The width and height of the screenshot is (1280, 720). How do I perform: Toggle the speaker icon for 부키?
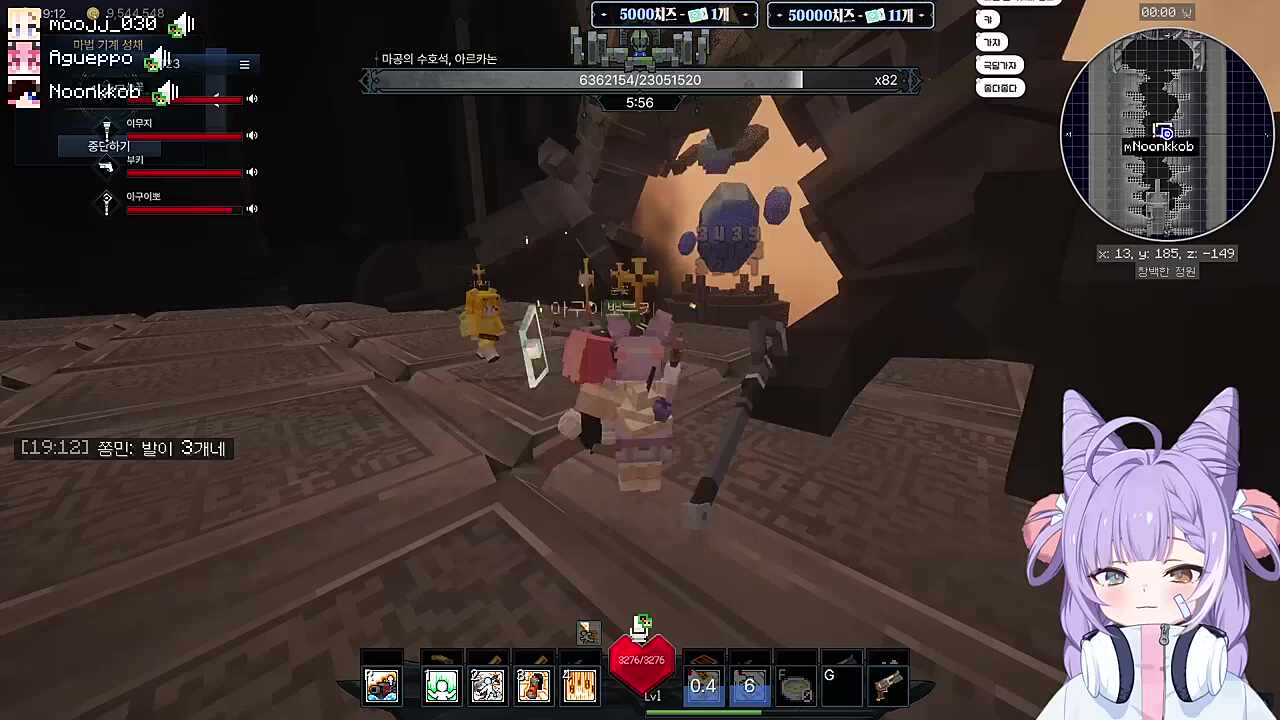tap(252, 172)
